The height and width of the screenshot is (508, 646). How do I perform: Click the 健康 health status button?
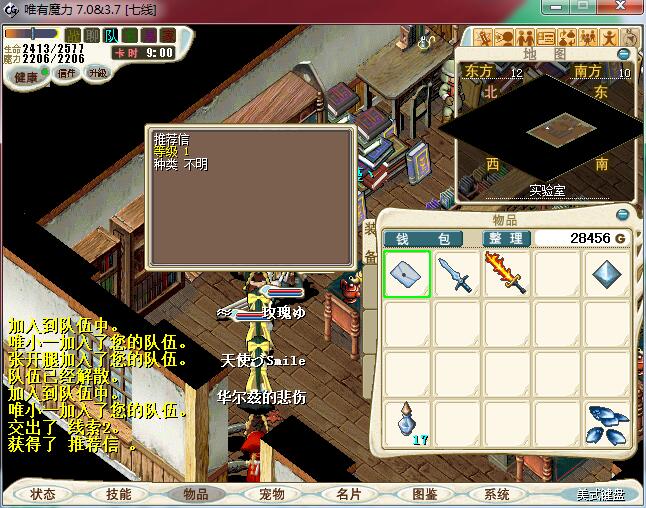click(x=26, y=77)
